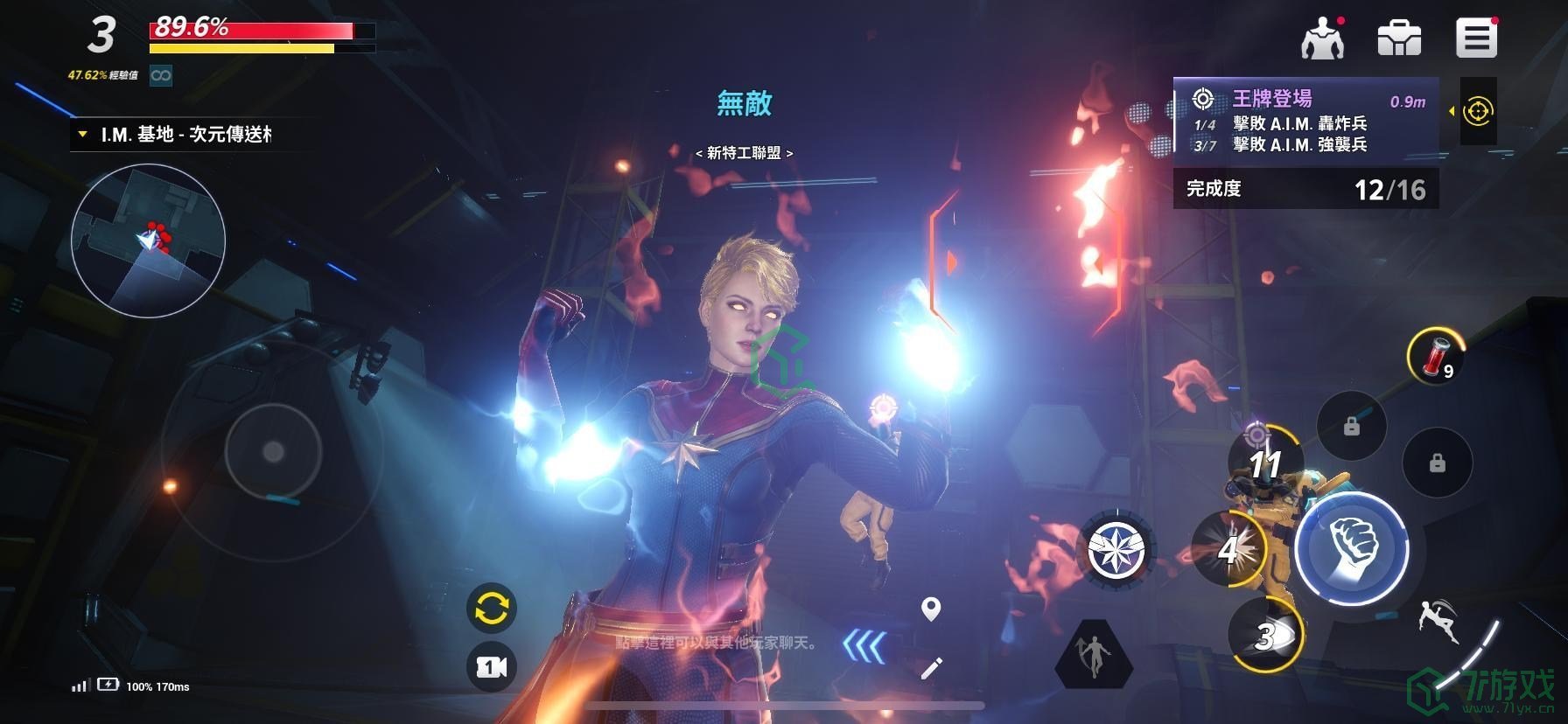Tap the hexagonal flying figure button

1094,655
